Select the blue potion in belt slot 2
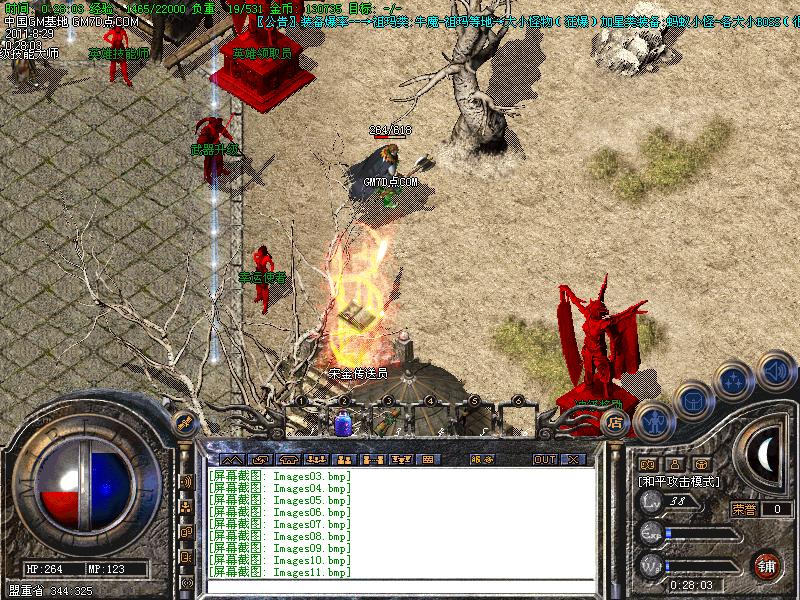800x600 pixels. [x=343, y=423]
